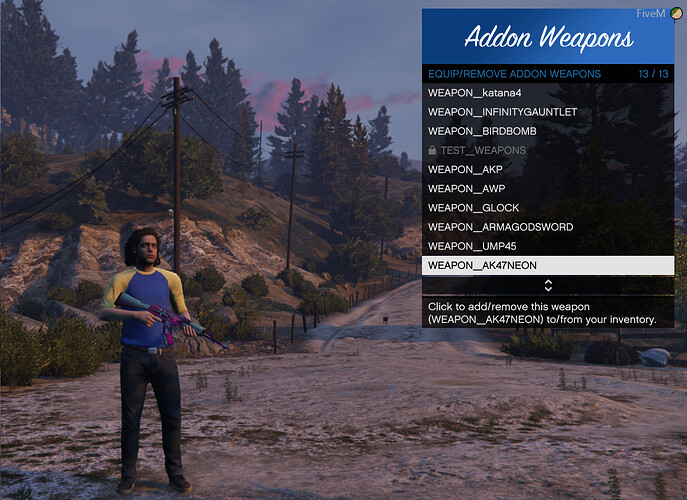Viewport: 687px width, 500px height.
Task: Equip the WEAPON_AKP addon weapon
Action: (x=547, y=170)
